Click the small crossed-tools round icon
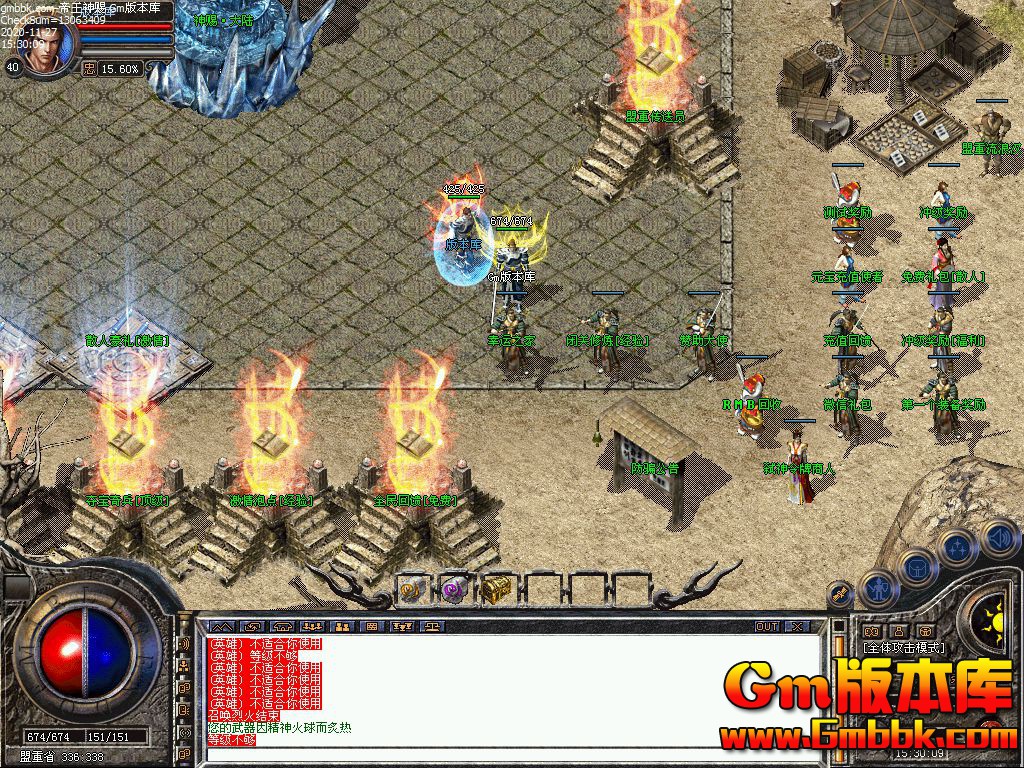This screenshot has width=1024, height=768. point(842,594)
